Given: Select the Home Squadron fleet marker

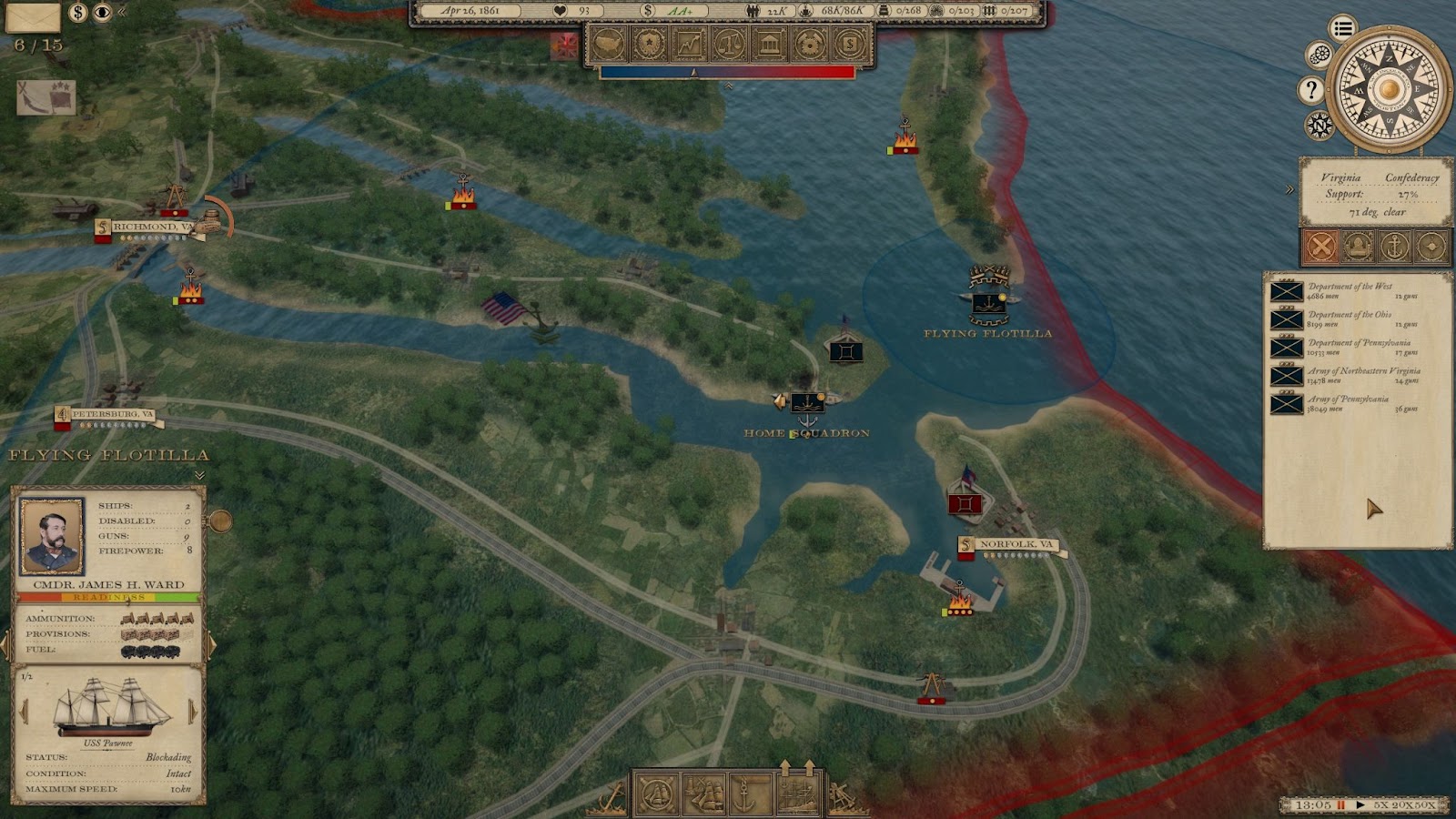Looking at the screenshot, I should [807, 403].
